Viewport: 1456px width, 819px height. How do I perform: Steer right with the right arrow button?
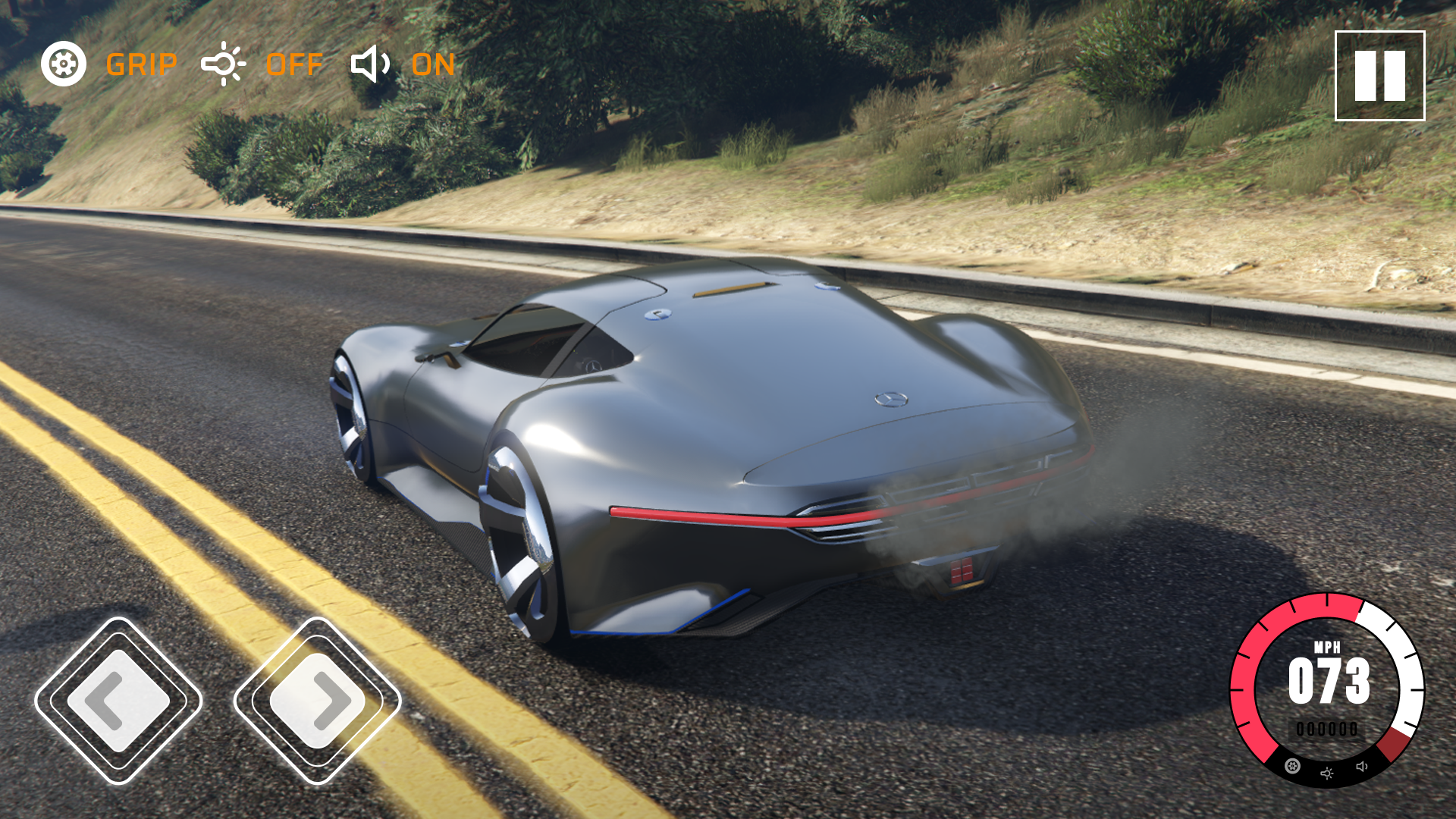tap(317, 701)
